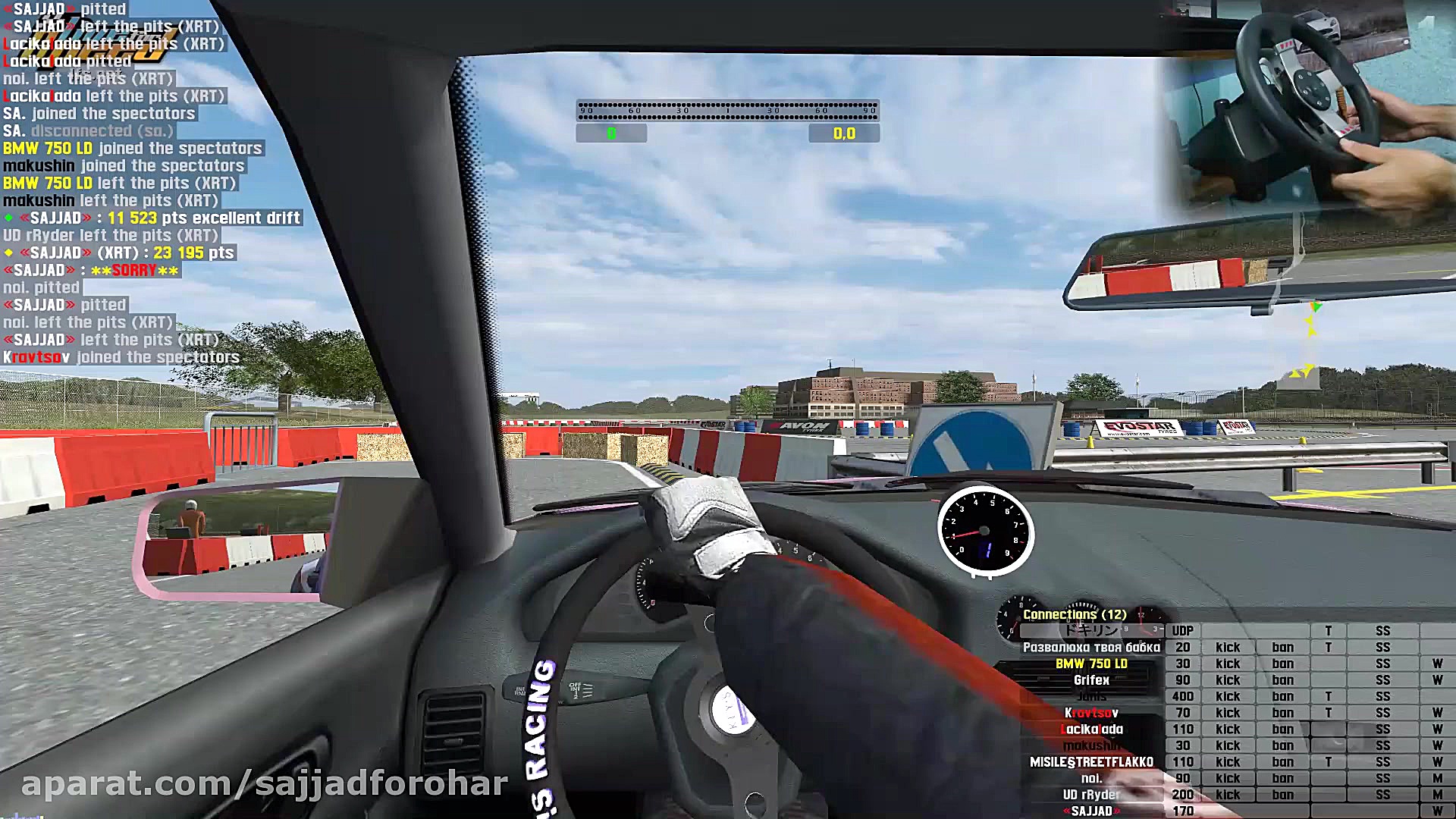This screenshot has width=1456, height=819.
Task: Click the green speed readout below the steering meter
Action: (611, 133)
